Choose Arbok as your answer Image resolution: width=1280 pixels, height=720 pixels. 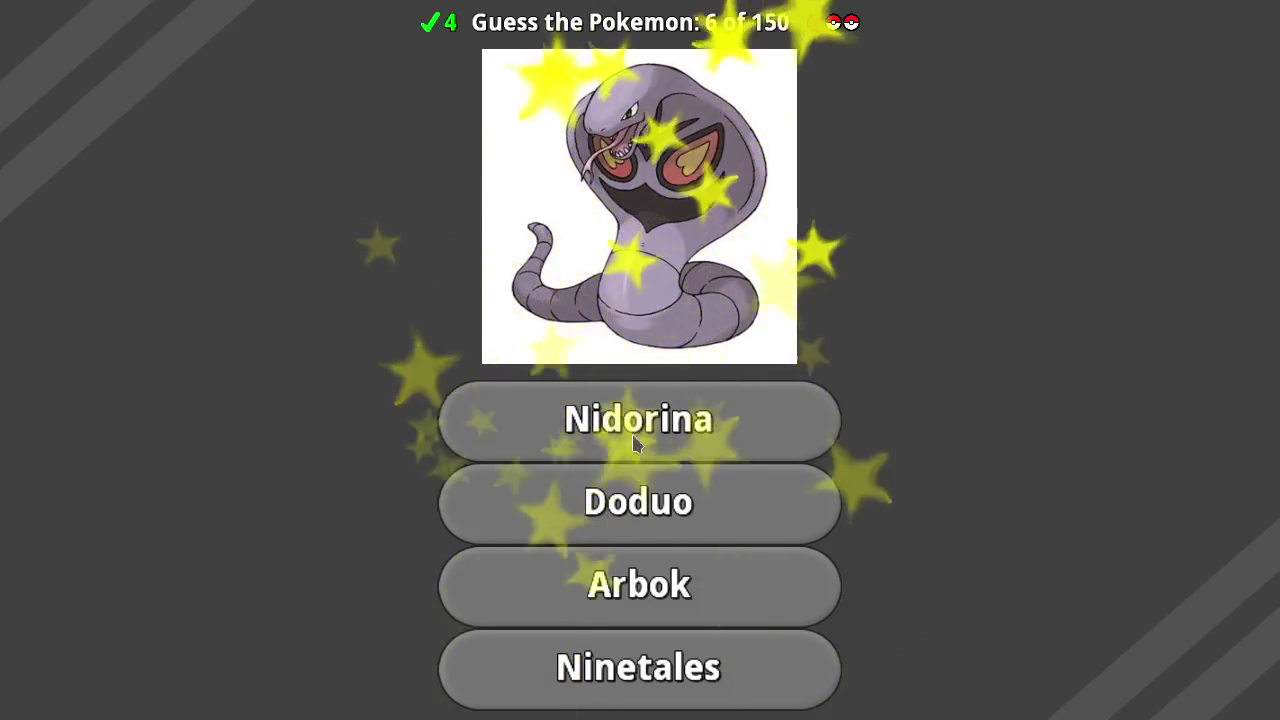click(x=639, y=585)
